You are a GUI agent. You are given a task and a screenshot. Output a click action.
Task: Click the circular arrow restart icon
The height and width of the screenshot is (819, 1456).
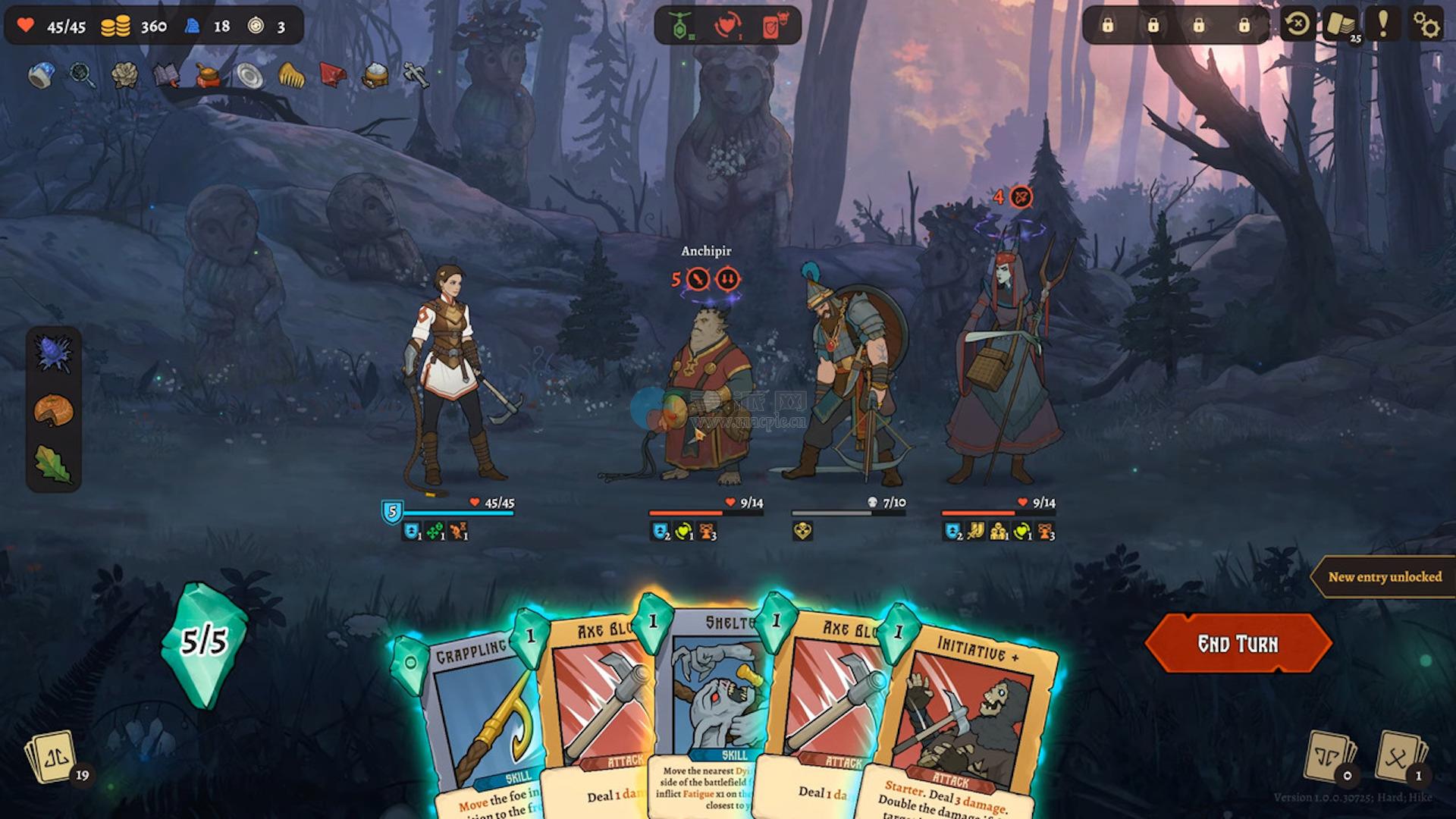(1298, 25)
